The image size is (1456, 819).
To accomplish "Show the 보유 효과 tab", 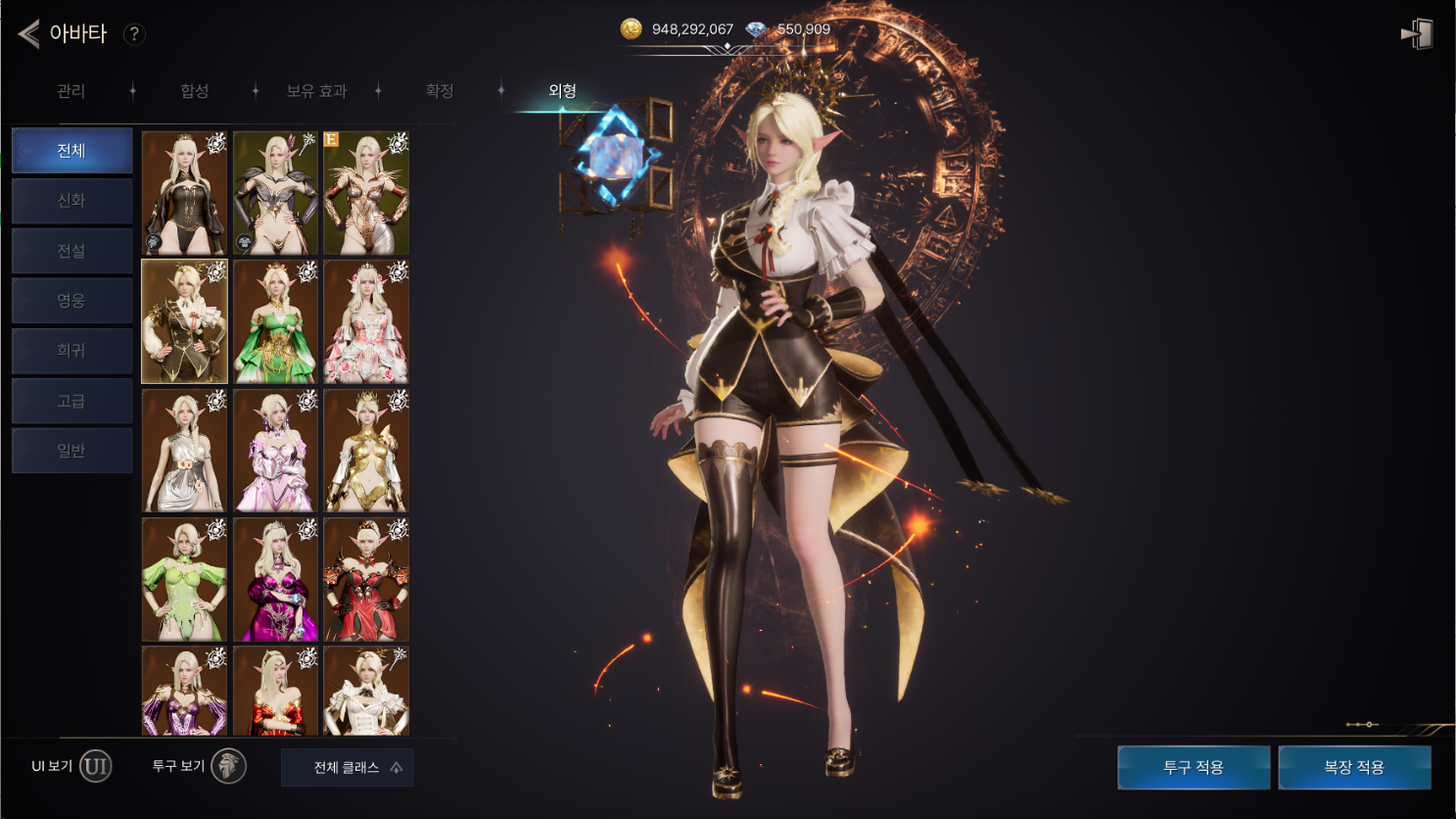I will point(316,91).
